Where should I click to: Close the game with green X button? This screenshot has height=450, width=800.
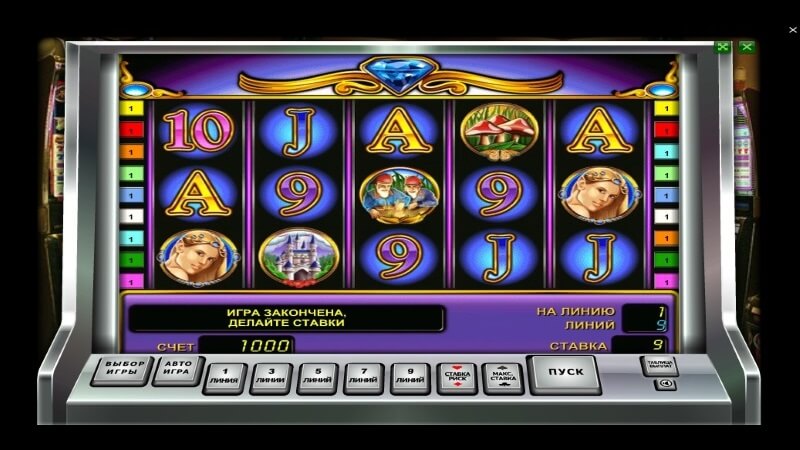746,46
